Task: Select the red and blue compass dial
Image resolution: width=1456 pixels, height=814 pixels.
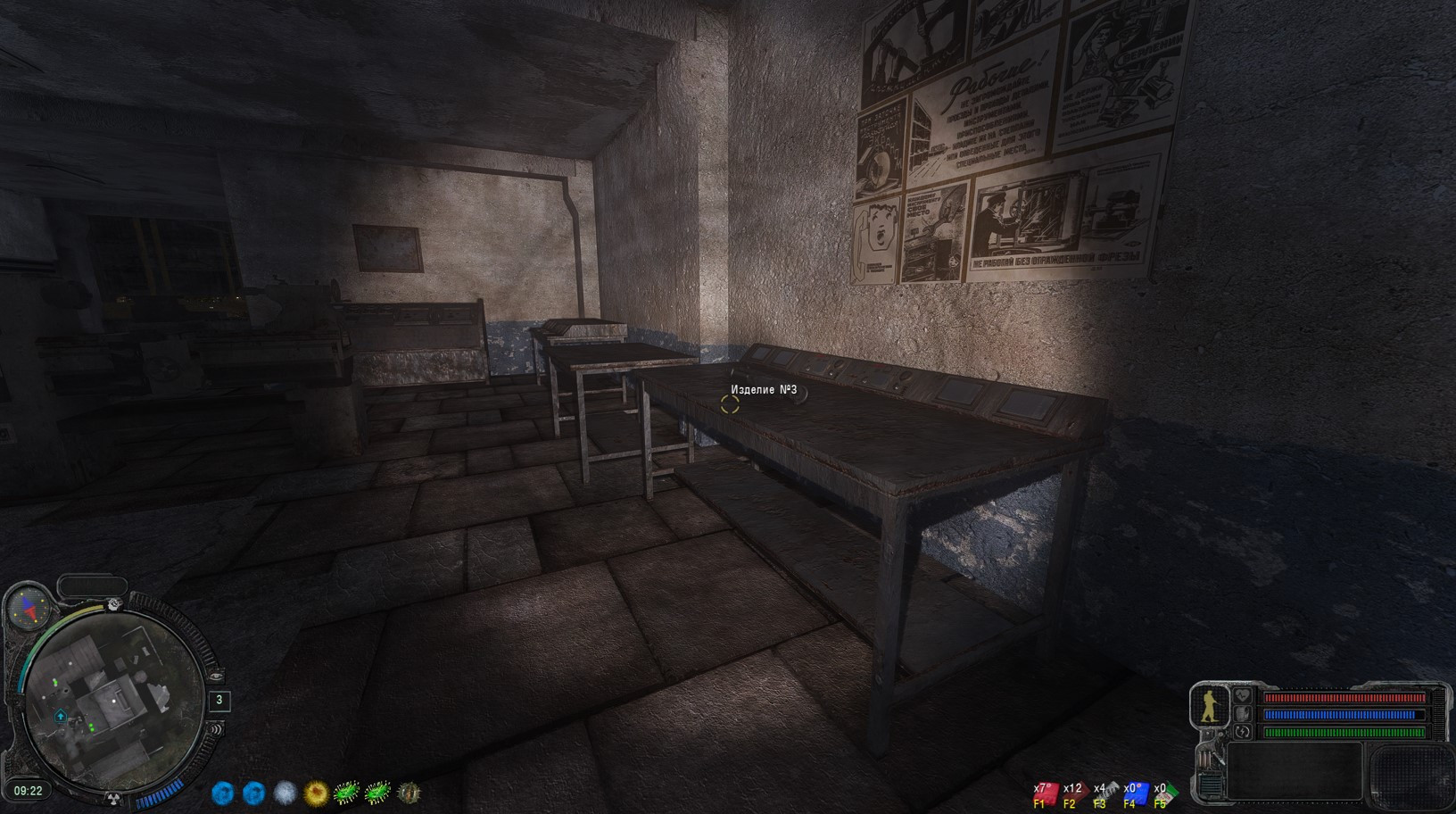Action: (27, 609)
